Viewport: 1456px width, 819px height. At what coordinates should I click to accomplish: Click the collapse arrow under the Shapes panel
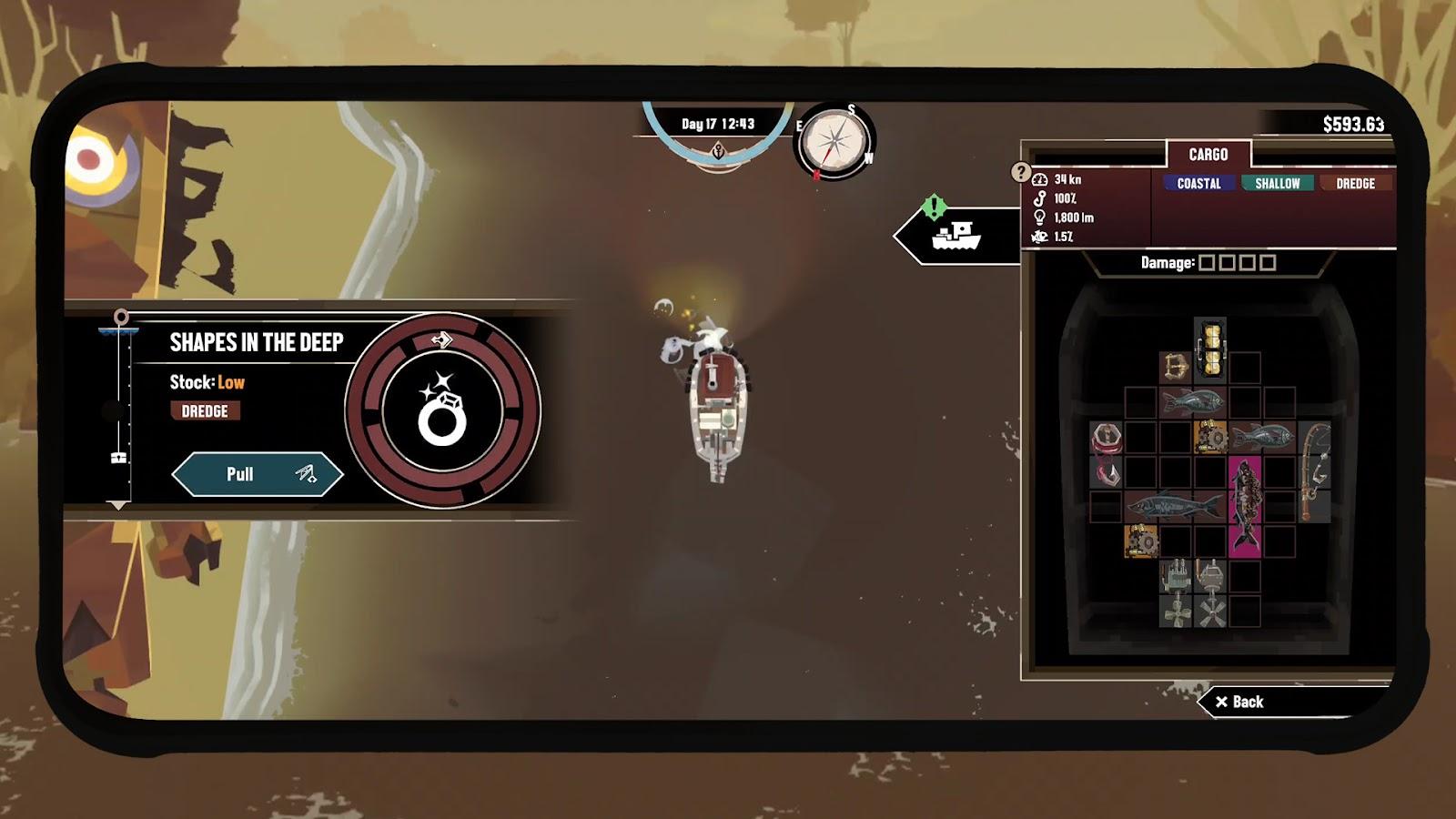(x=119, y=502)
